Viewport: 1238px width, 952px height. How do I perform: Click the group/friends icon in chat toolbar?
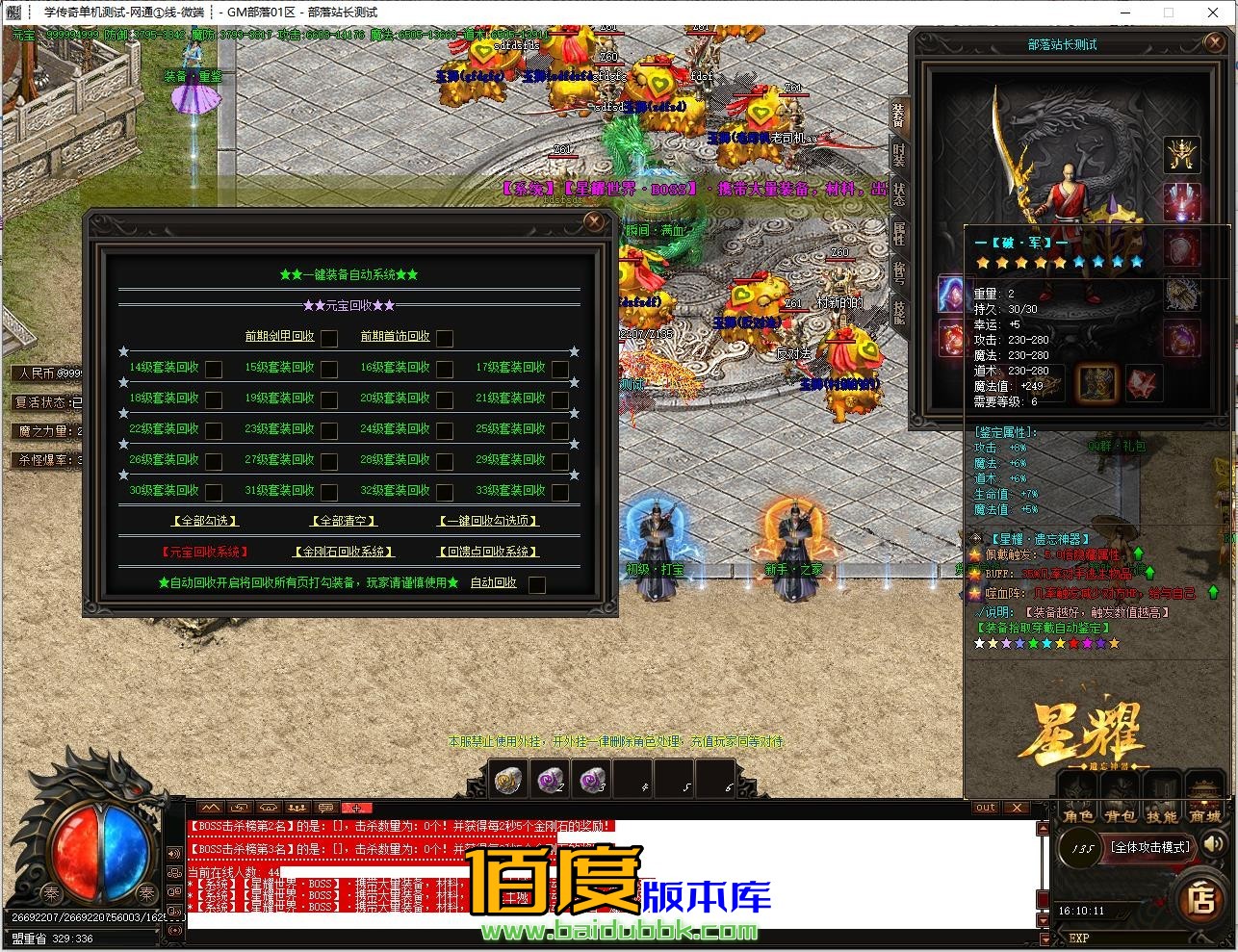(297, 808)
